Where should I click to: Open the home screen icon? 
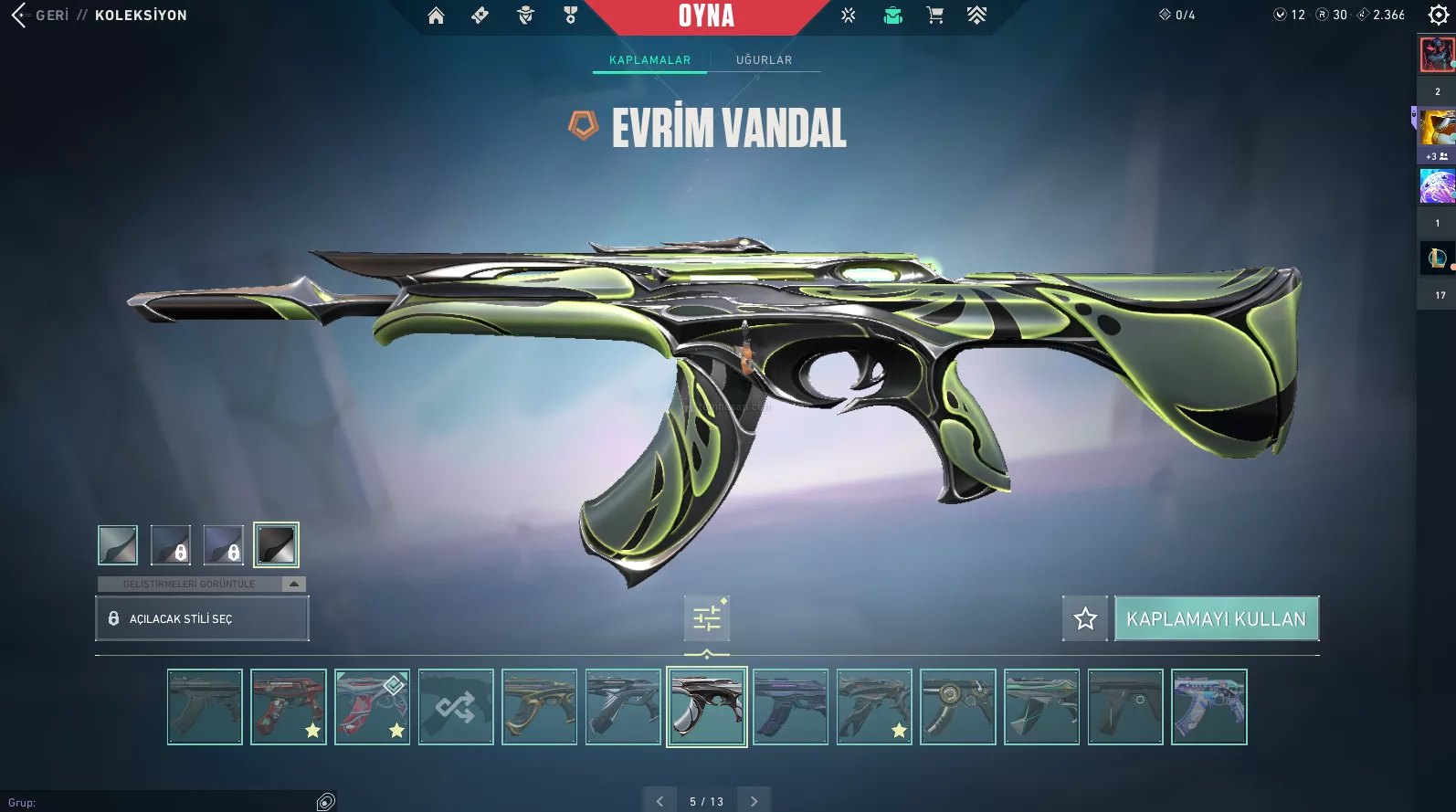pyautogui.click(x=436, y=16)
